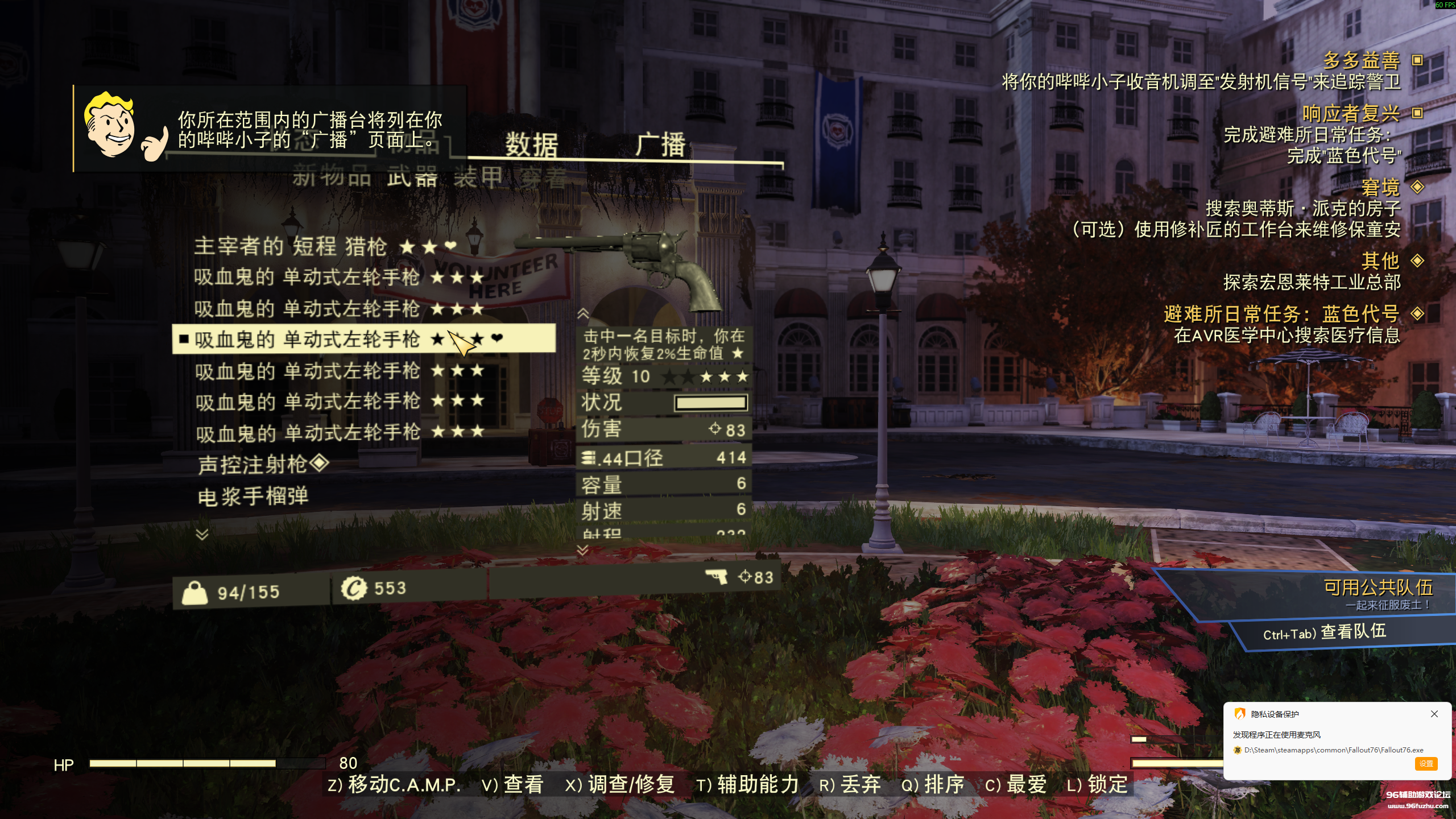The width and height of the screenshot is (1456, 819).
Task: Click the down chevron below the item list
Action: click(x=202, y=533)
